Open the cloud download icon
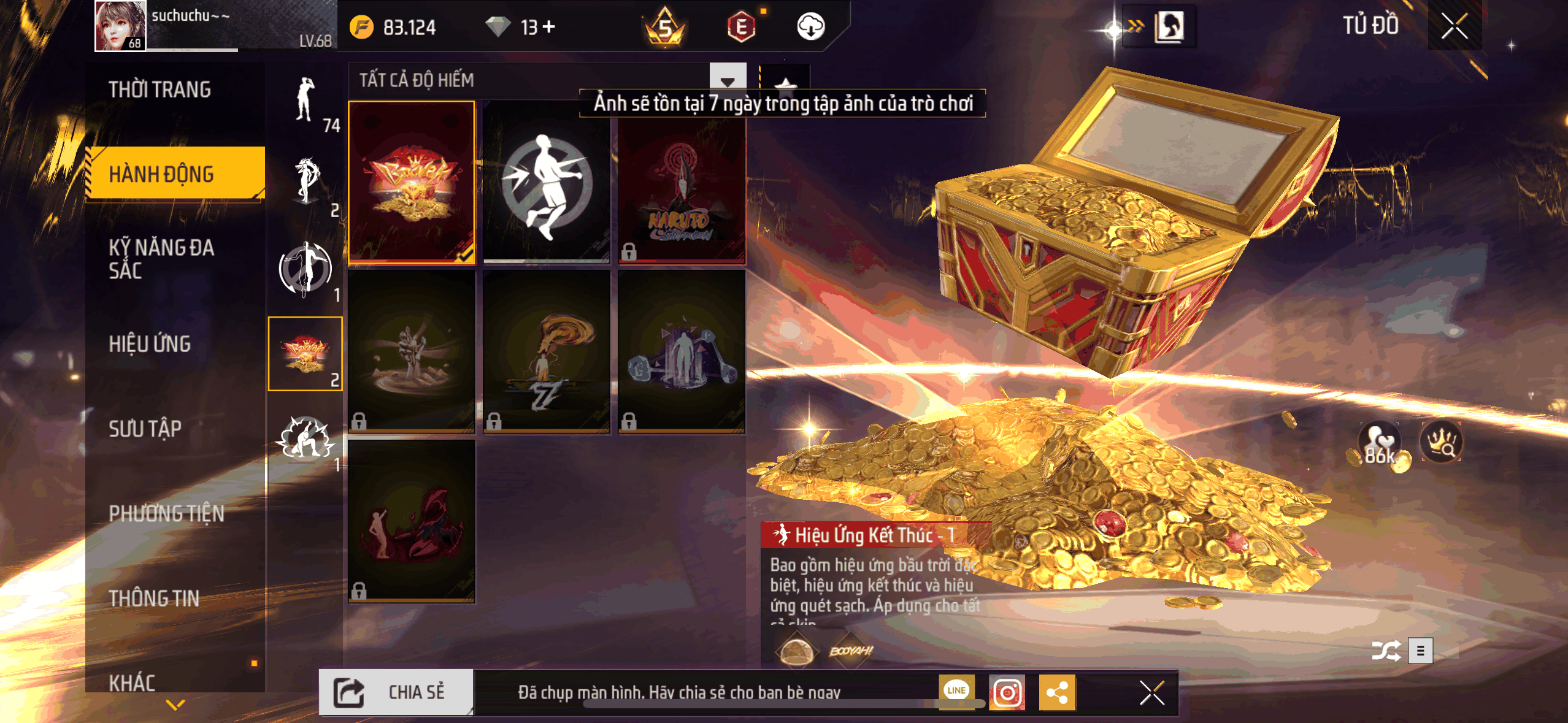Image resolution: width=1568 pixels, height=723 pixels. click(x=810, y=26)
